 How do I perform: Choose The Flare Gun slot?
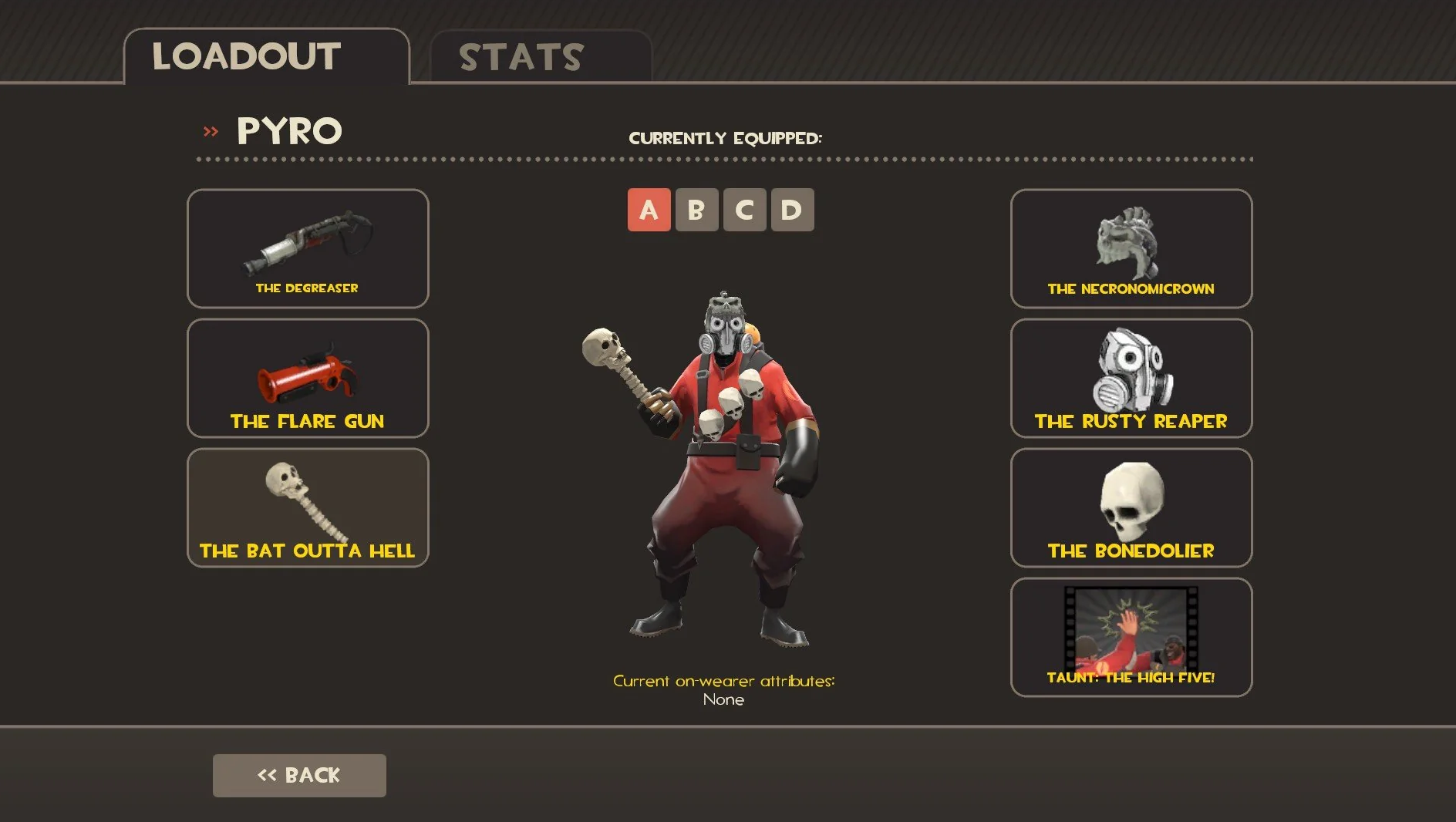(308, 378)
